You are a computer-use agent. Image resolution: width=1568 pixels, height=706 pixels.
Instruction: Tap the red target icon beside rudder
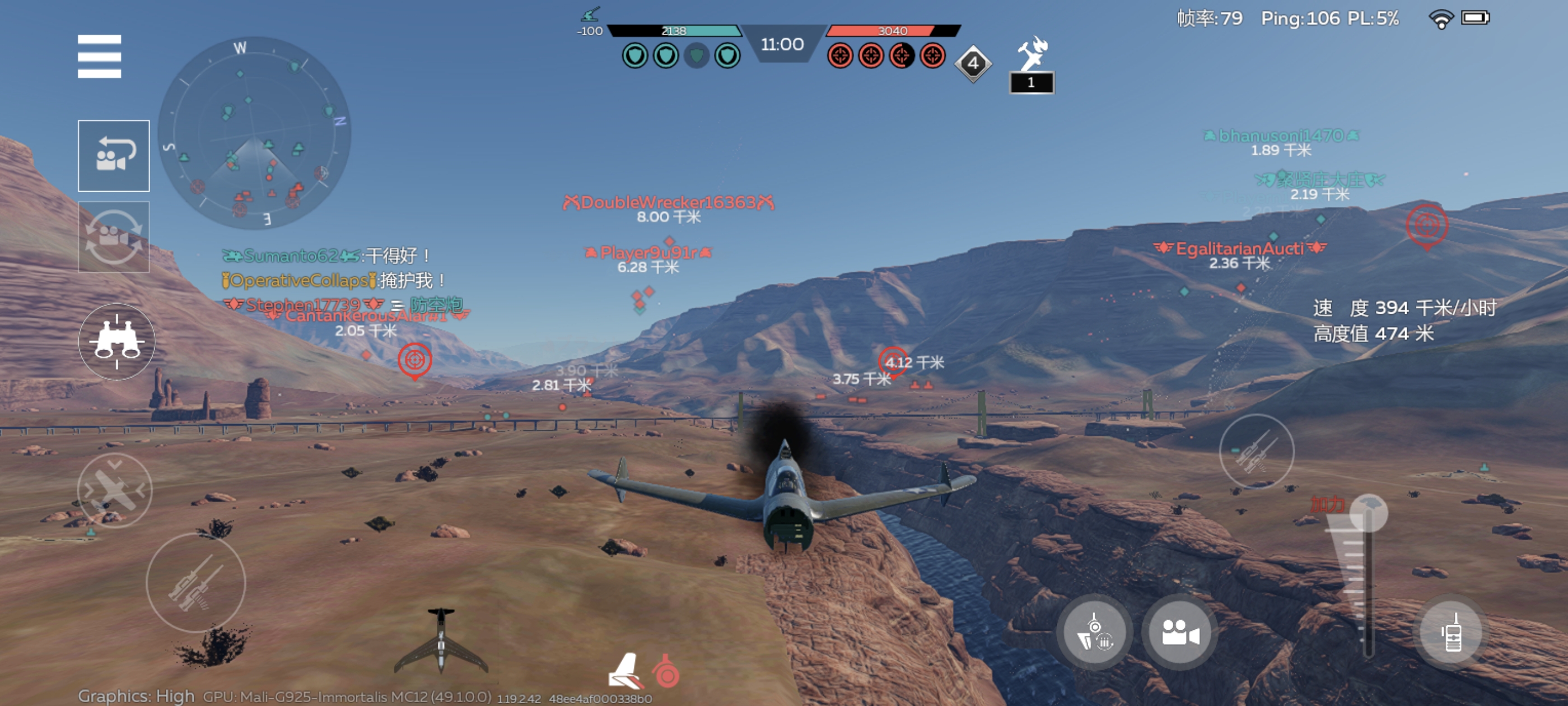coord(666,672)
